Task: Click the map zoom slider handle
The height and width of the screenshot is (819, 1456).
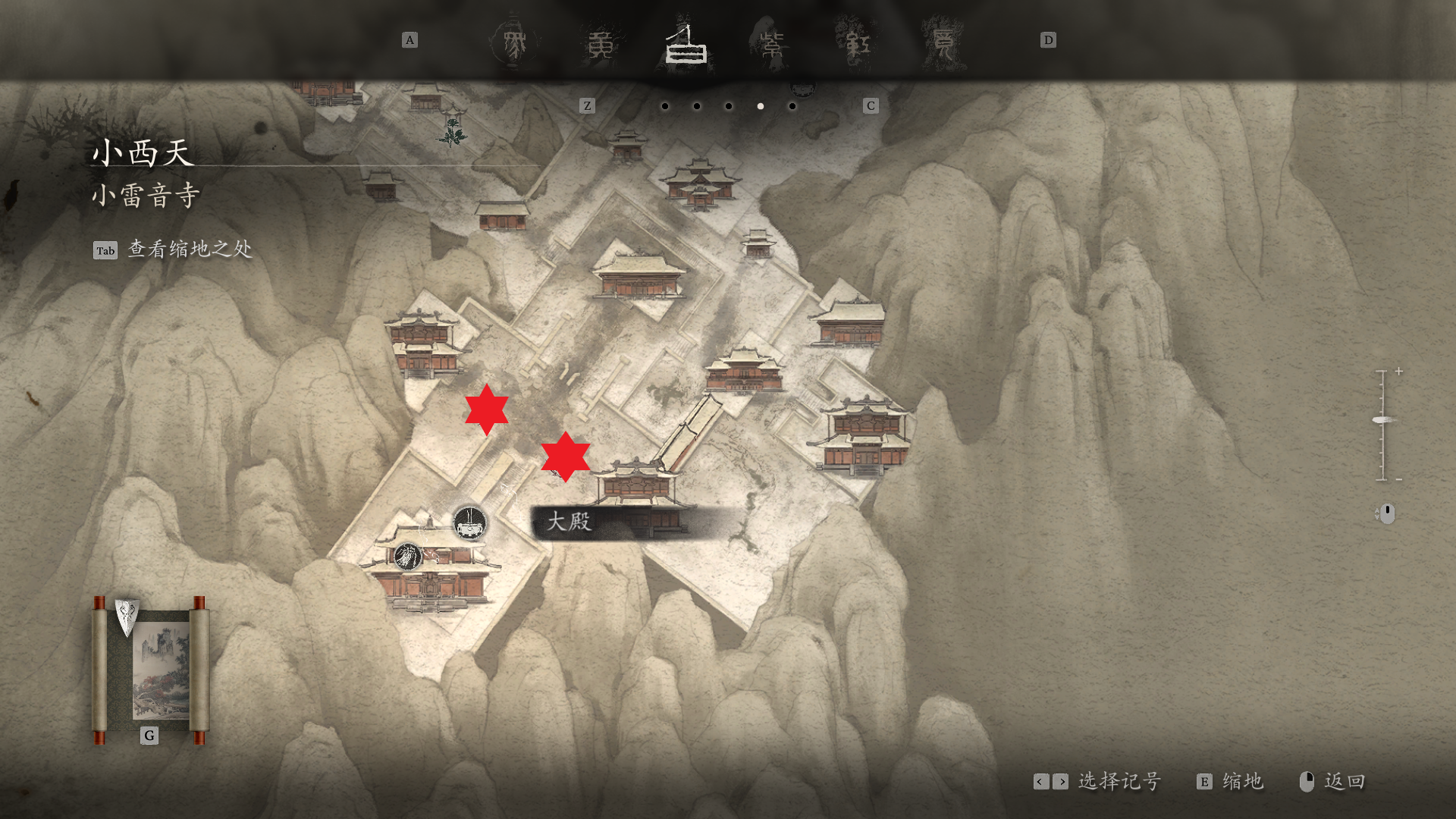Action: pyautogui.click(x=1384, y=420)
